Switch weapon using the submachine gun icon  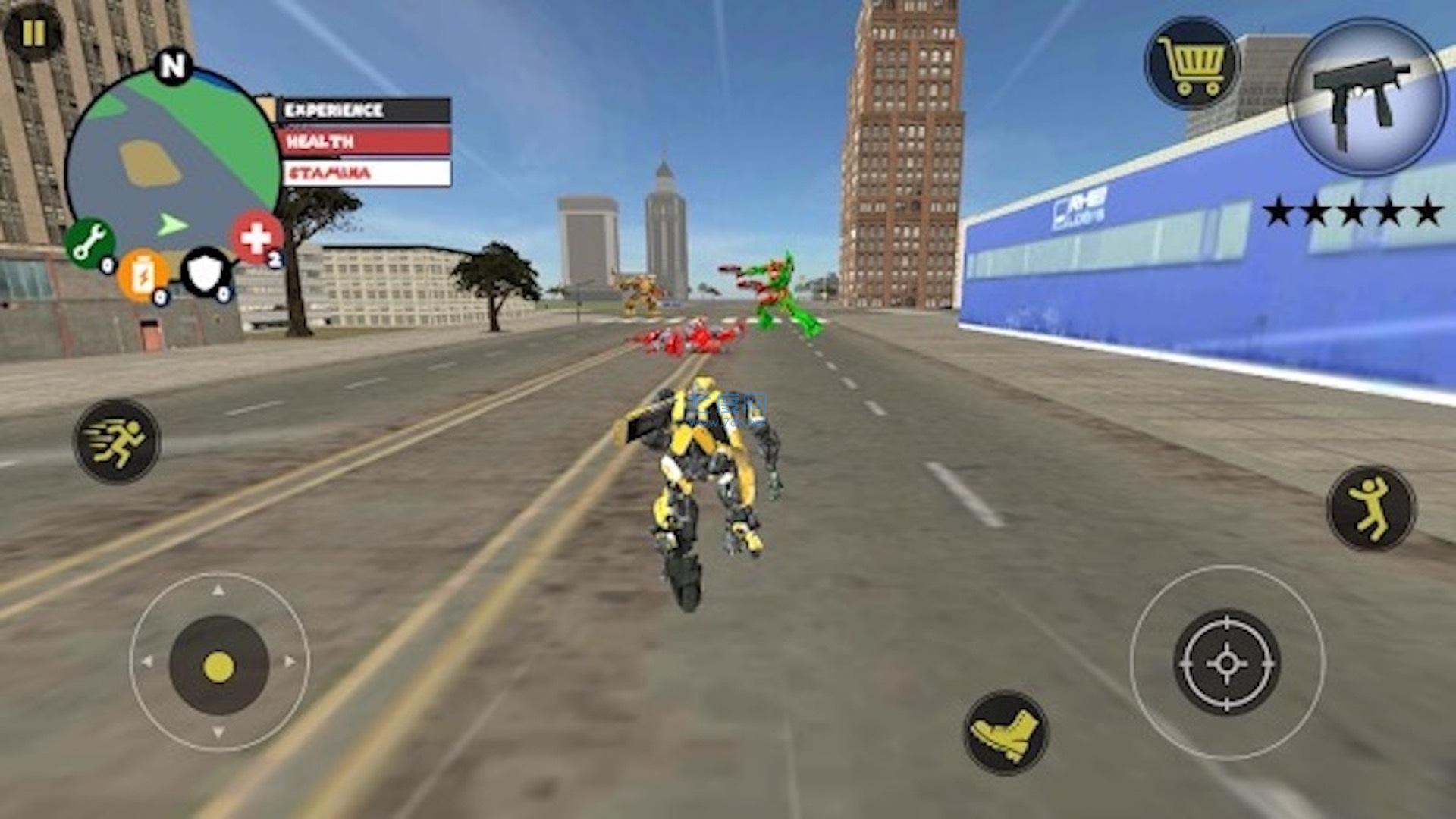(x=1367, y=97)
